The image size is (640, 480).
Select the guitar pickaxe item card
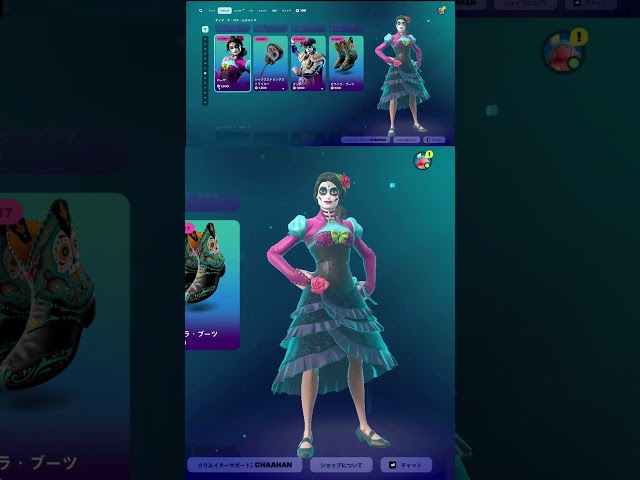point(270,63)
